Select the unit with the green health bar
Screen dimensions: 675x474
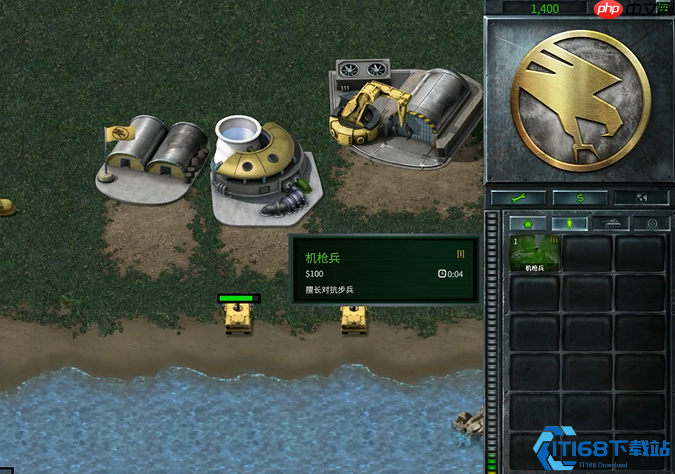point(239,317)
